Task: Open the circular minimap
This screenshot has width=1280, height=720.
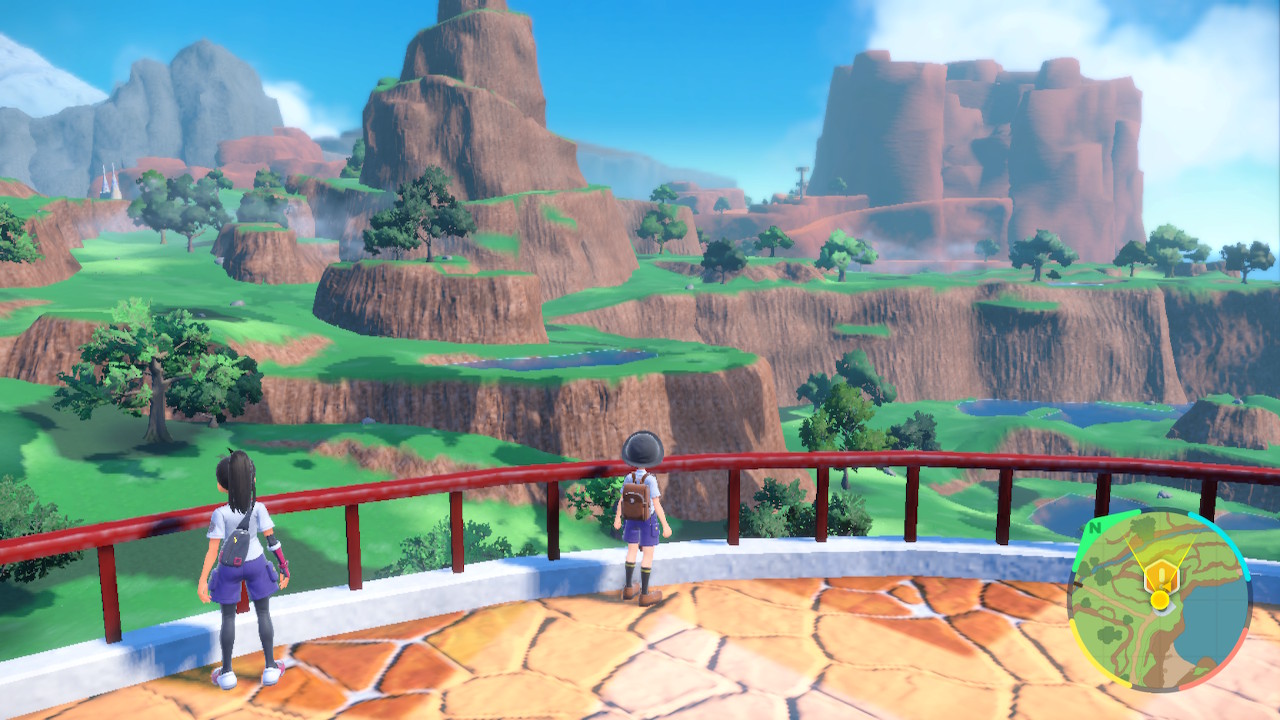Action: coord(1159,600)
